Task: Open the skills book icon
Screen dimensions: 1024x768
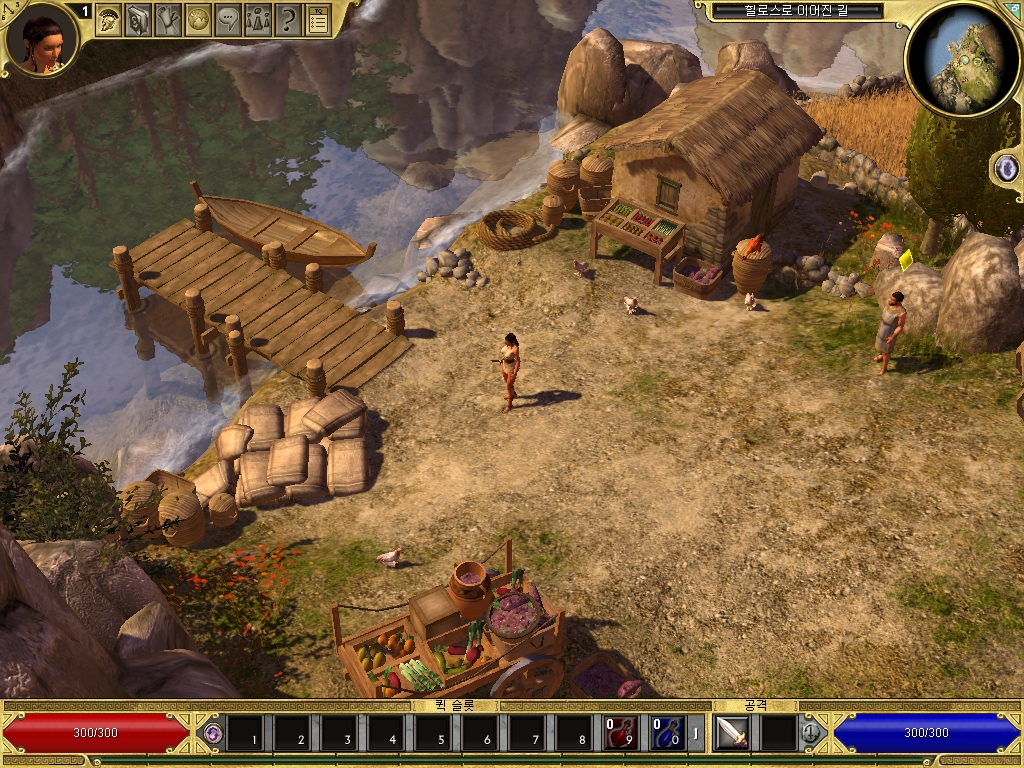Action: click(x=139, y=19)
